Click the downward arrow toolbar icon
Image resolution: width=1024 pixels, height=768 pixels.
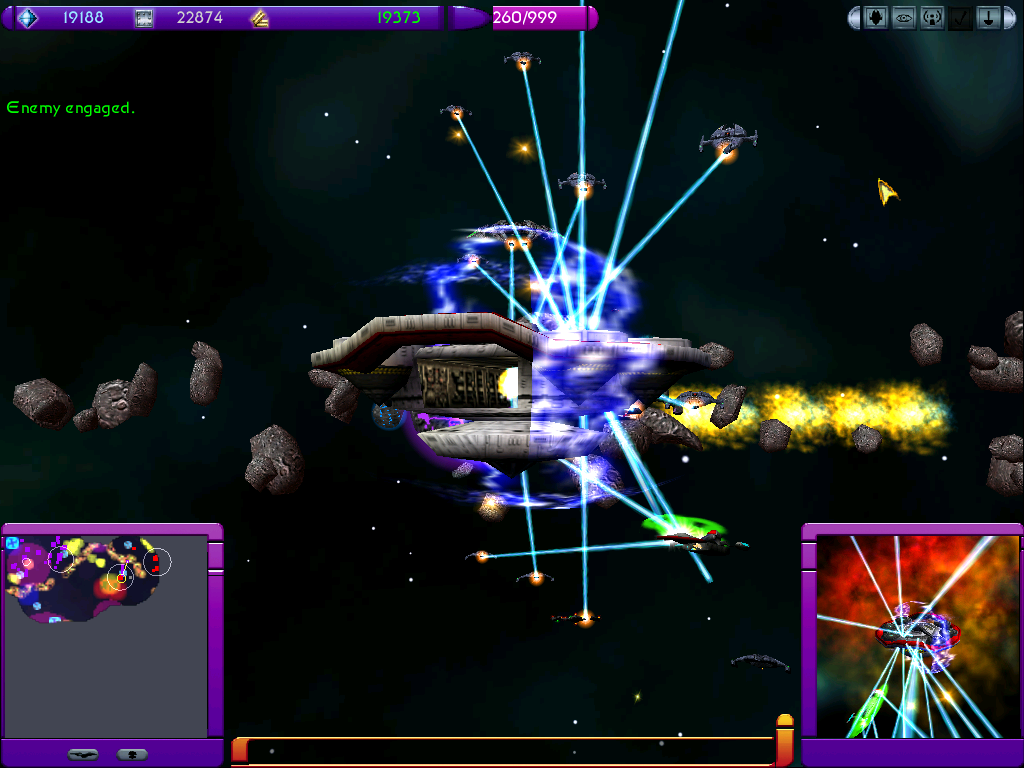pos(988,18)
